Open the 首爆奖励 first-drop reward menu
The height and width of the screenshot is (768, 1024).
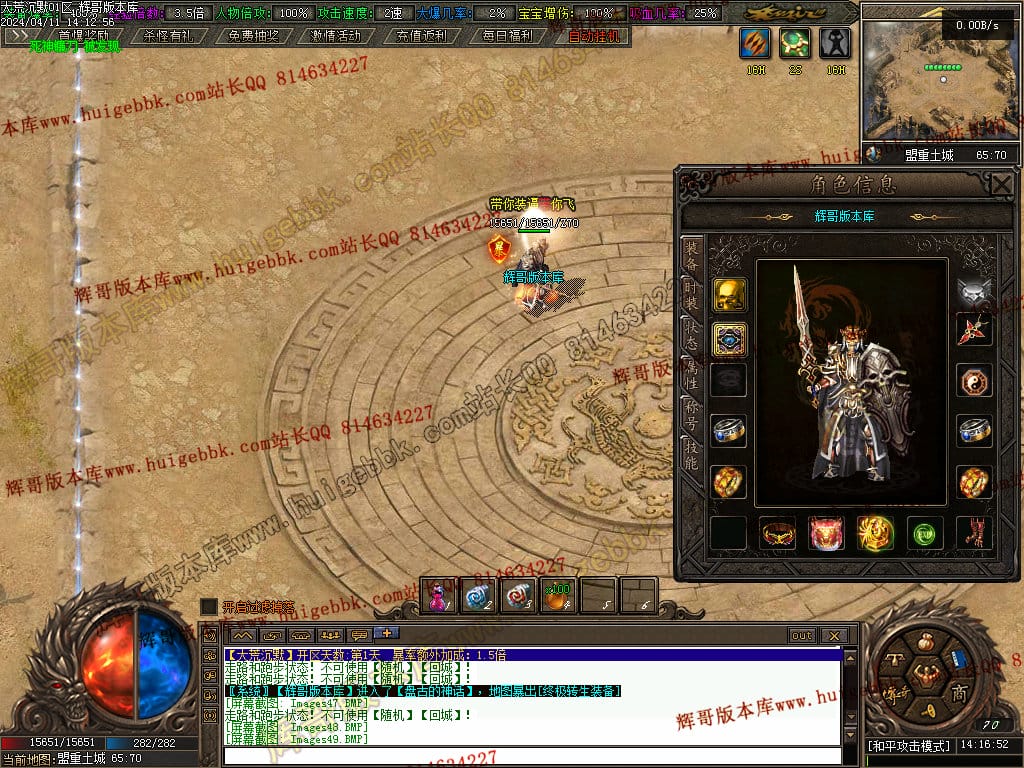point(83,35)
